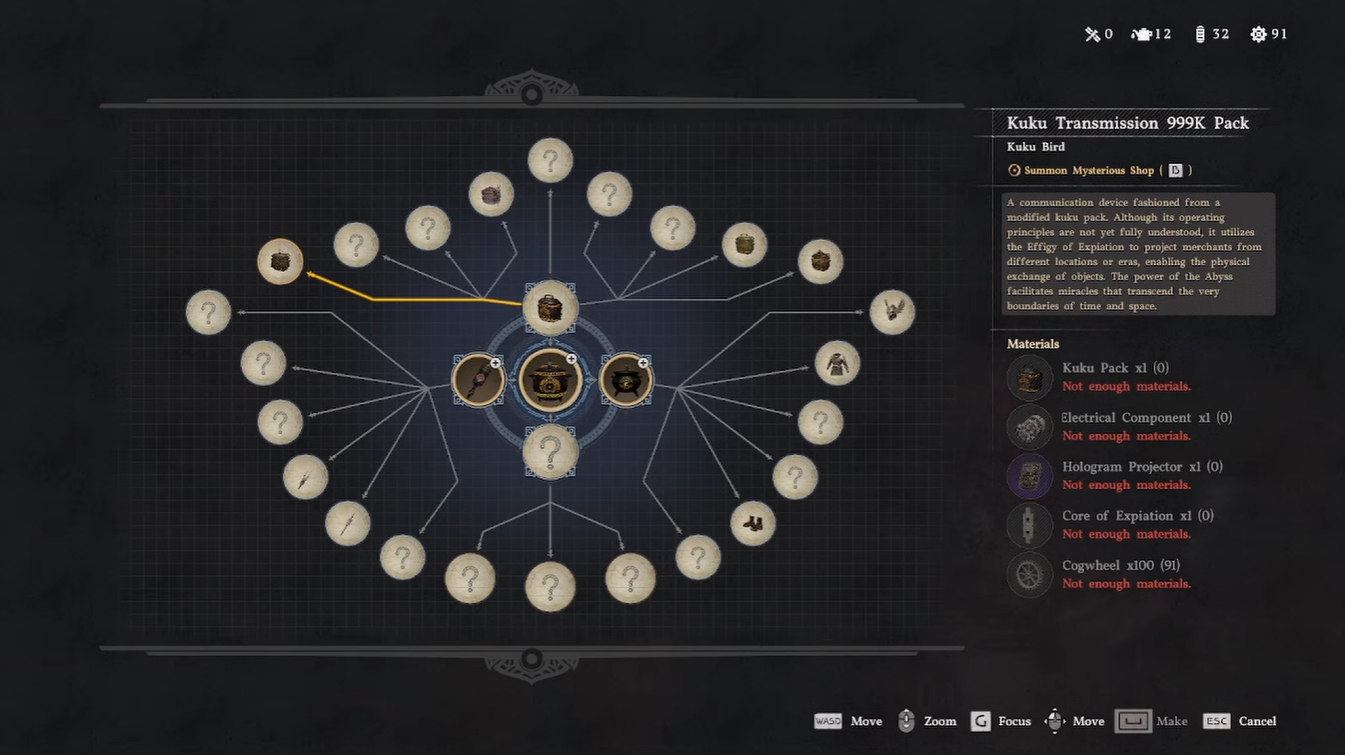
Task: Select the leather boots node
Action: pos(752,523)
